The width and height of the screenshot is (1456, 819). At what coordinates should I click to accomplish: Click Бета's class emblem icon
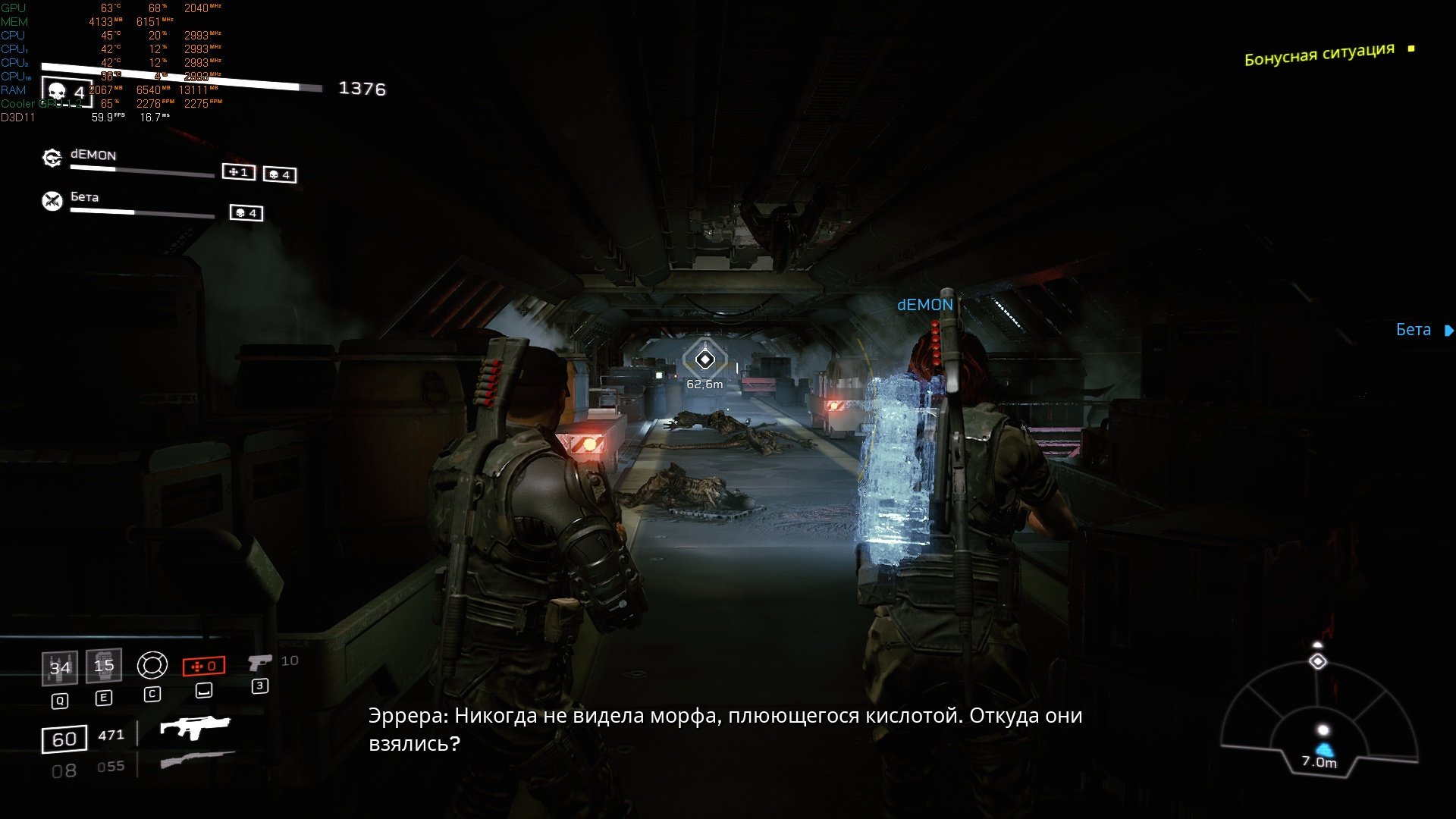coord(52,200)
